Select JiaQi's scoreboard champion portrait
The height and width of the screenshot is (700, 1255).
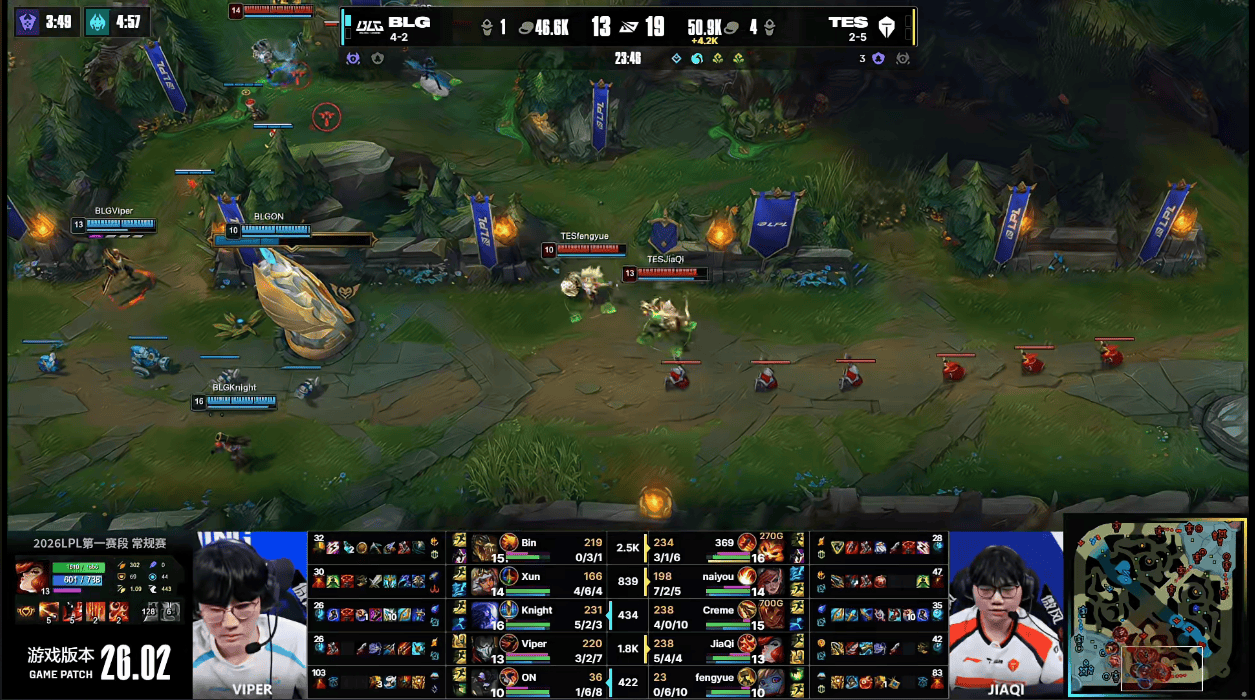pos(769,646)
